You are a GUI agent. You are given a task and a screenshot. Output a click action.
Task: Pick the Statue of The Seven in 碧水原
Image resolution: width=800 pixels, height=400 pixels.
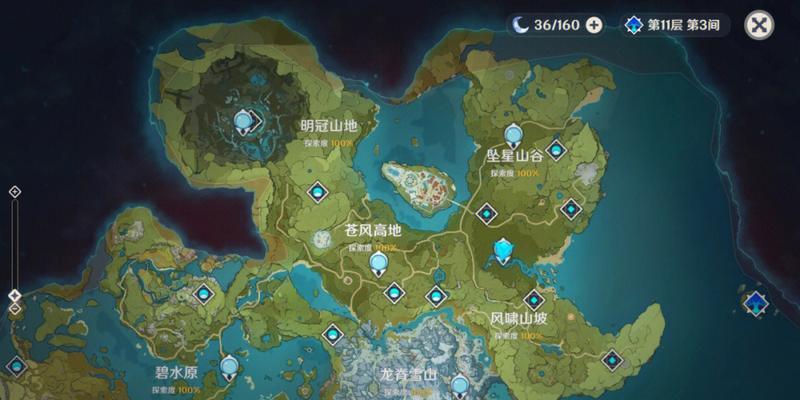pos(230,368)
